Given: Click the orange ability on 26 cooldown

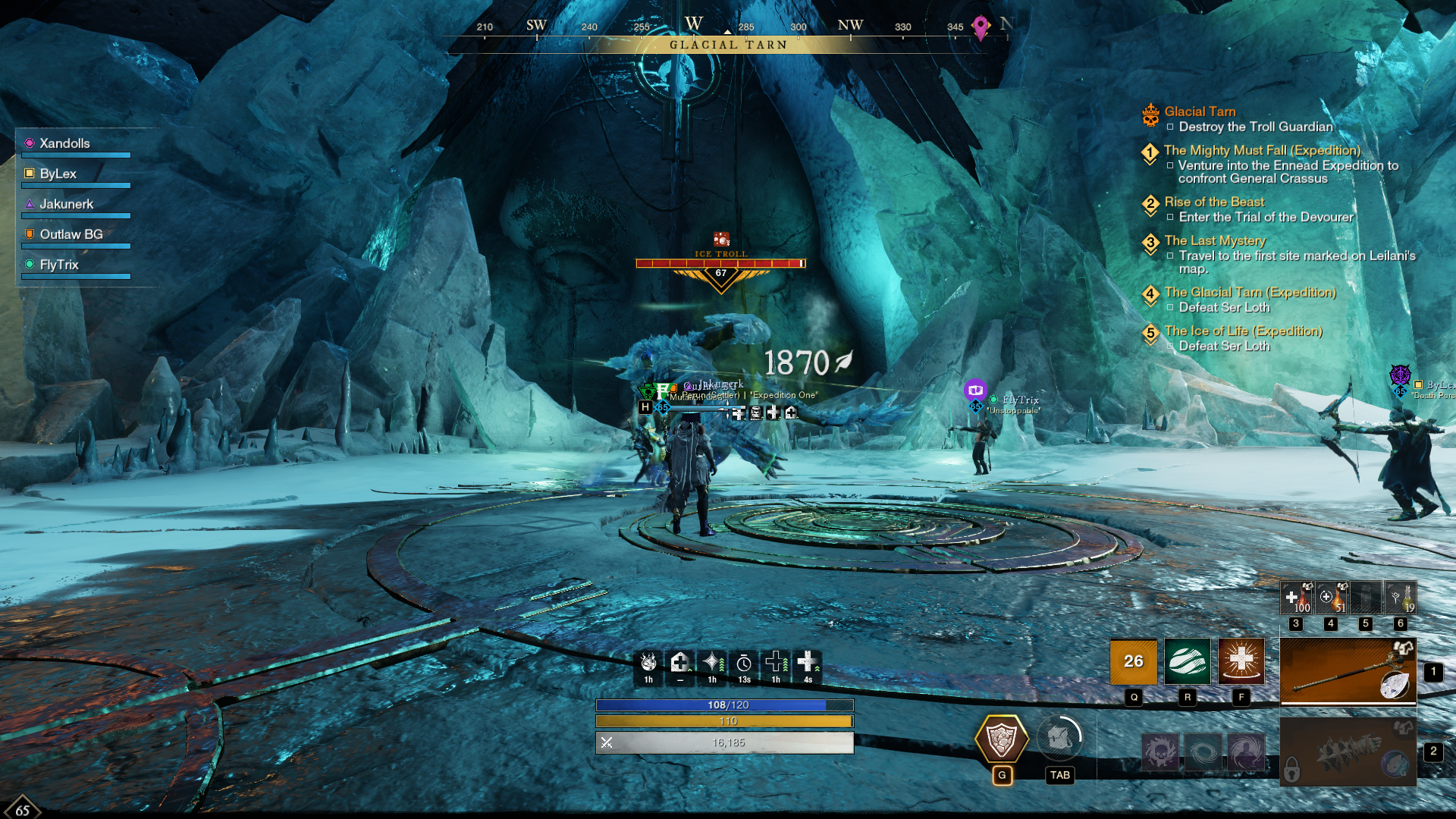Looking at the screenshot, I should (x=1133, y=661).
